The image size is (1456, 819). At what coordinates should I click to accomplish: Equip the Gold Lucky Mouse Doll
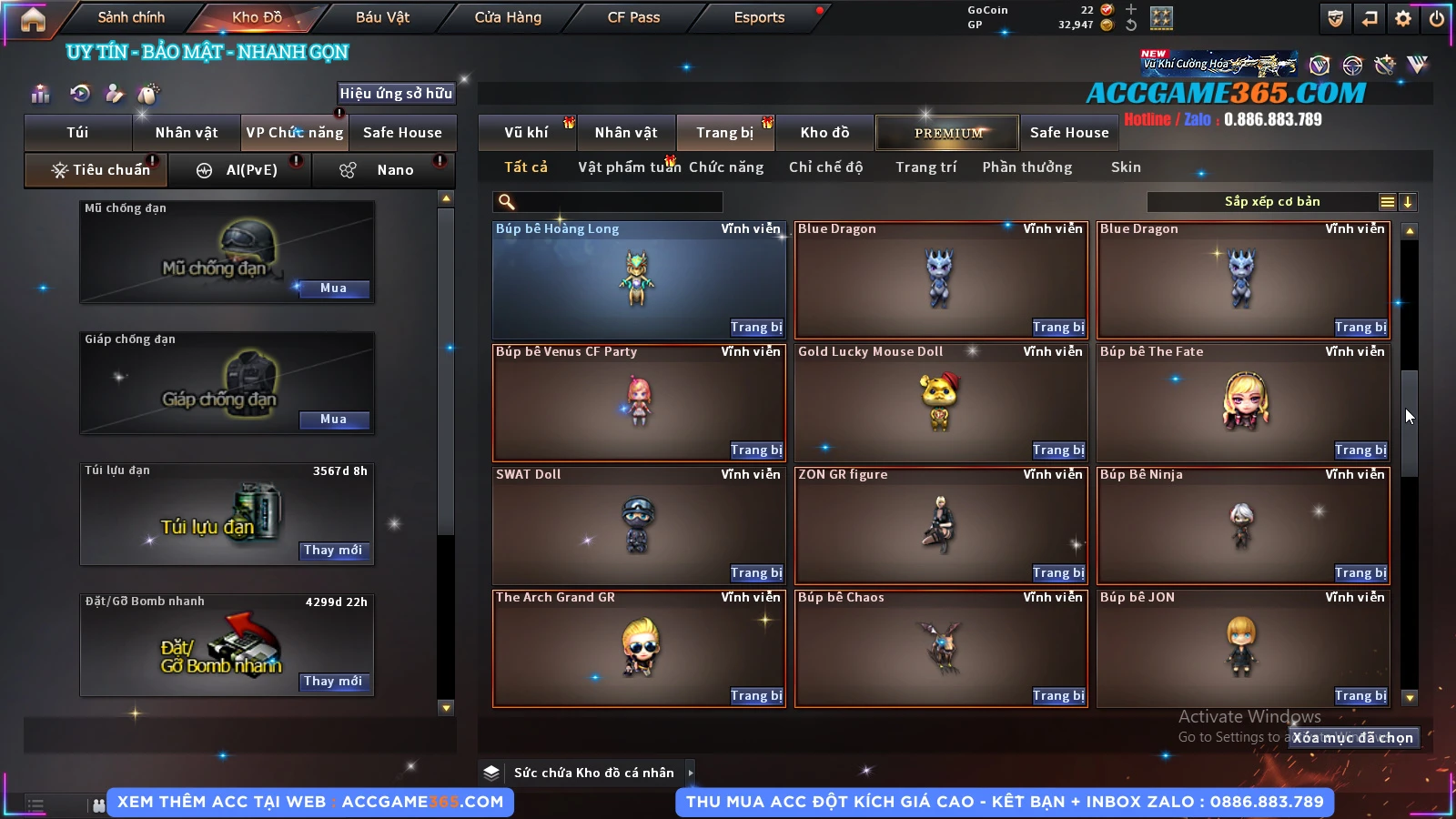coord(1058,450)
